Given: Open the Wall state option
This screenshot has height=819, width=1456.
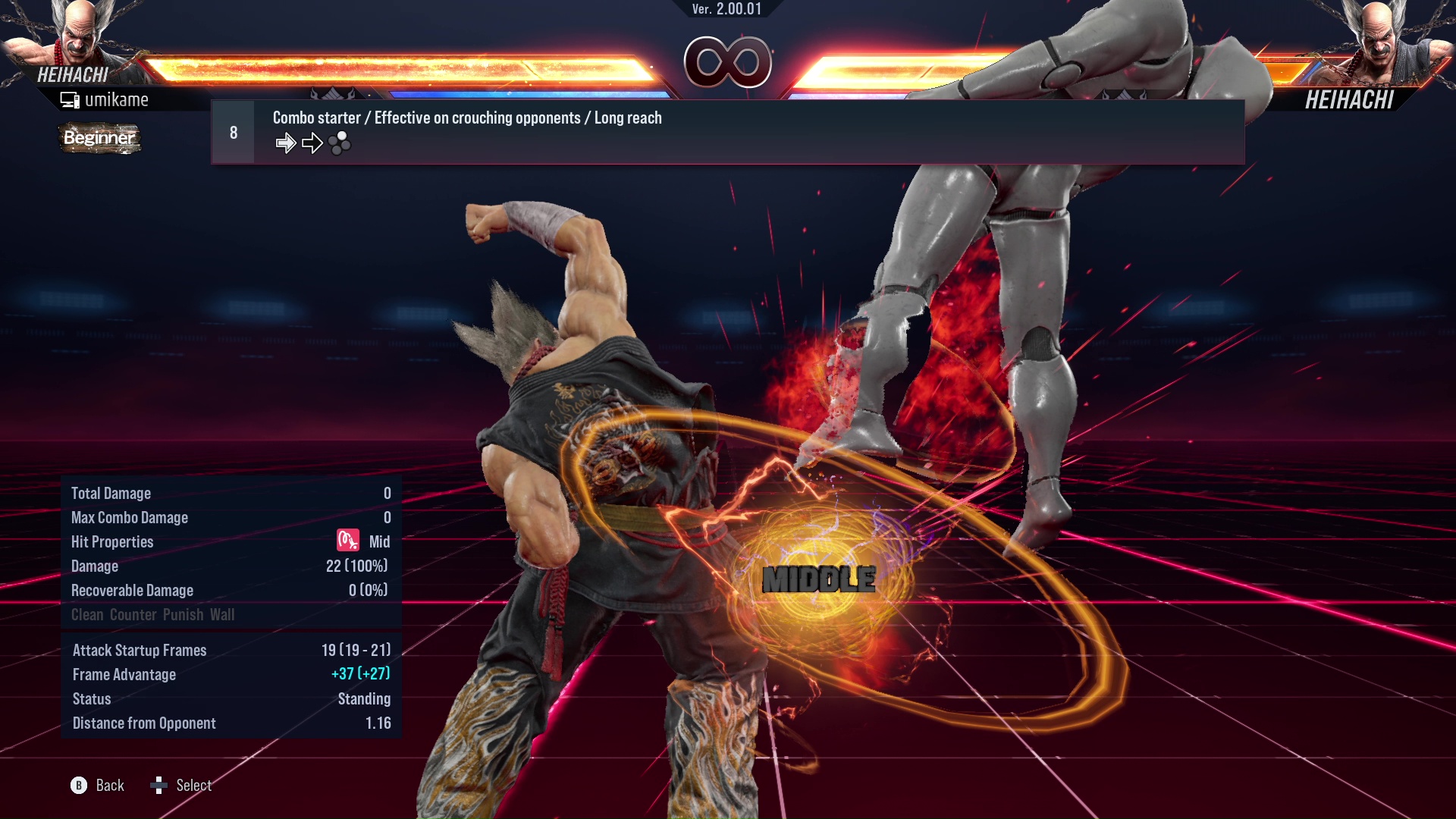Looking at the screenshot, I should (x=223, y=614).
